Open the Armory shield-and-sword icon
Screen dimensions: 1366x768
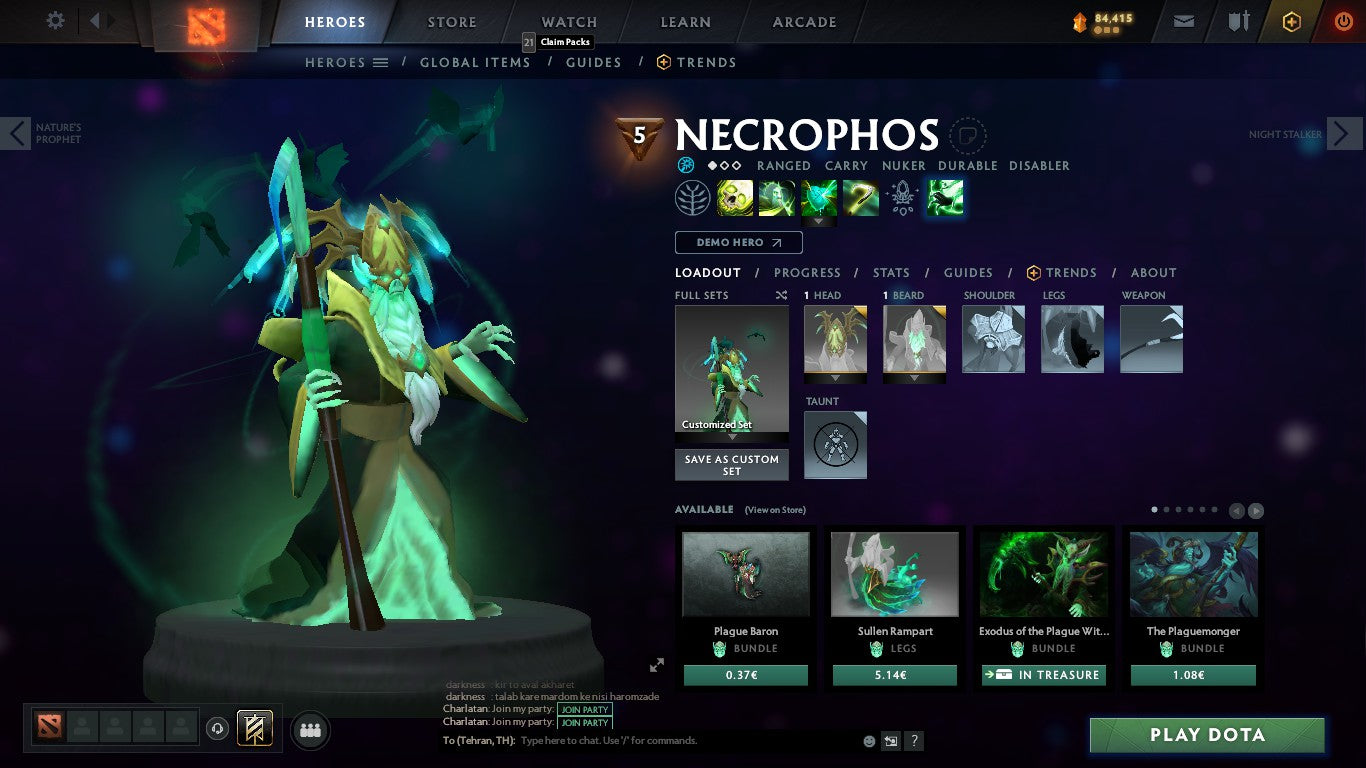click(1239, 22)
